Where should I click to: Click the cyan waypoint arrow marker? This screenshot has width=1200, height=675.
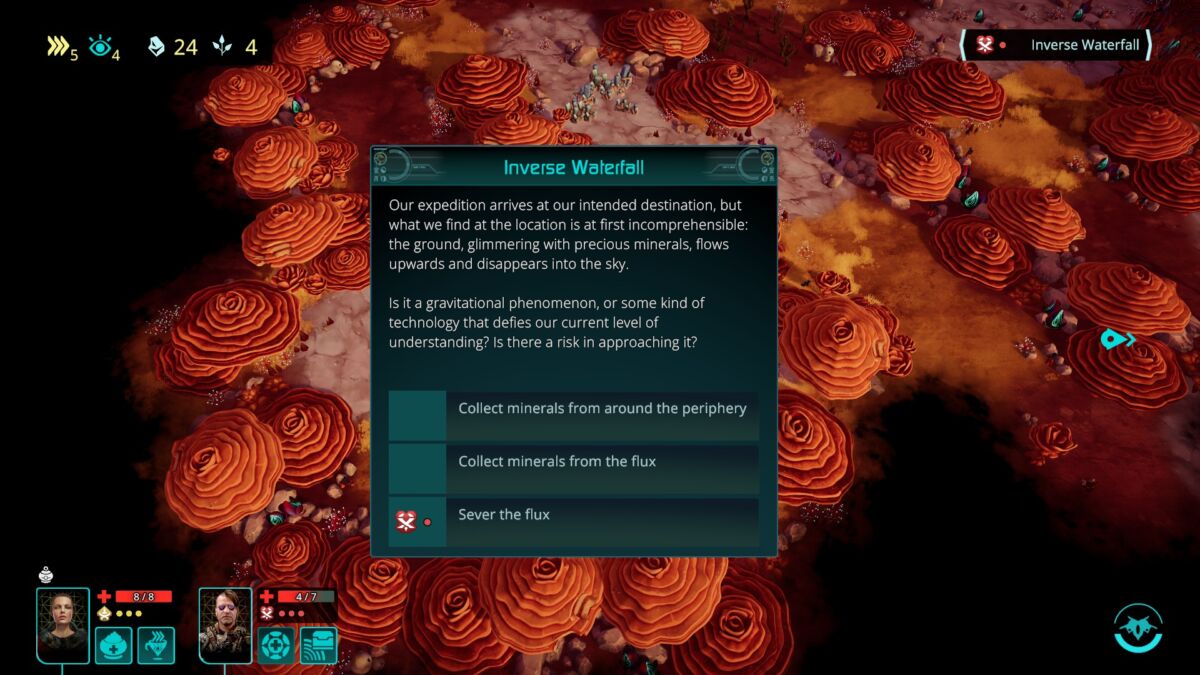[x=1117, y=340]
